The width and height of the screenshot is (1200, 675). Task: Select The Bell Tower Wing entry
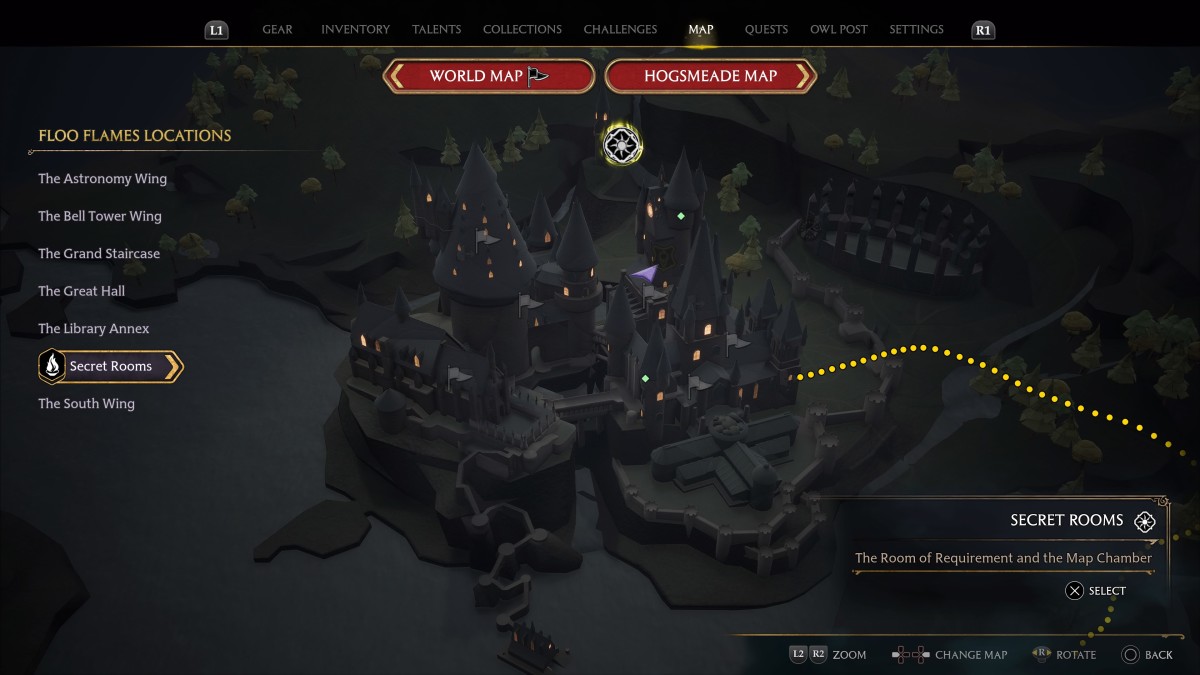point(99,216)
